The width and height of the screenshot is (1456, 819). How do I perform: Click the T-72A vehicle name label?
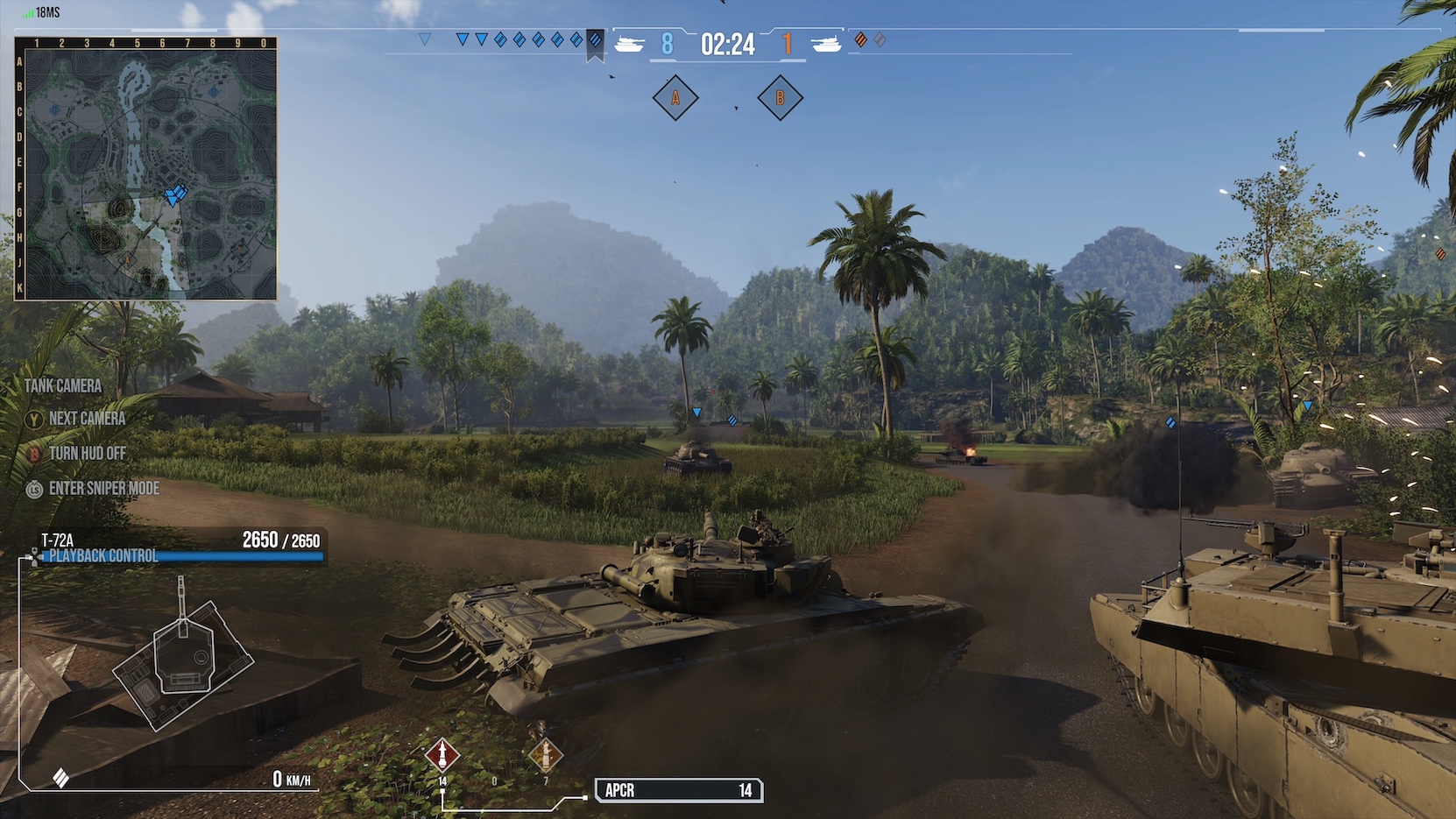(55, 540)
